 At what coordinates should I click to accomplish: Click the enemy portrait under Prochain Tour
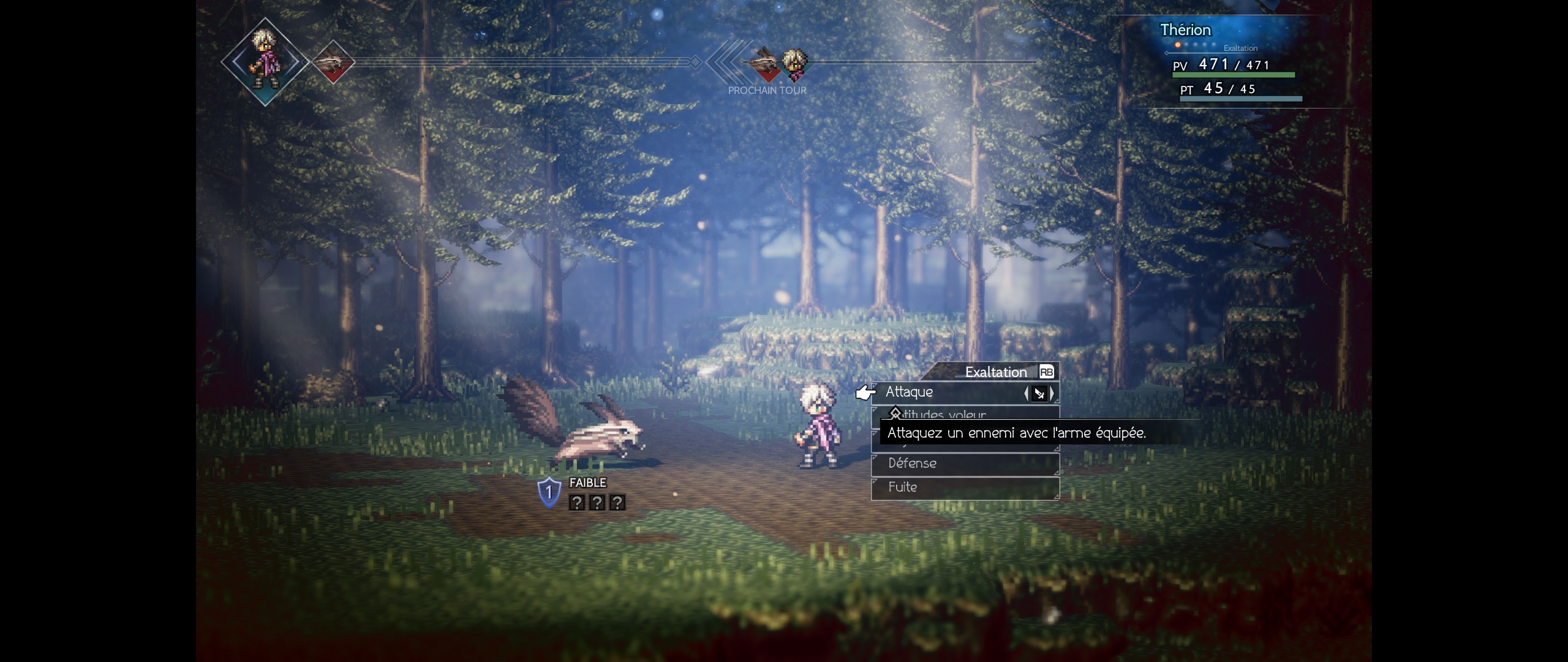pos(764,64)
